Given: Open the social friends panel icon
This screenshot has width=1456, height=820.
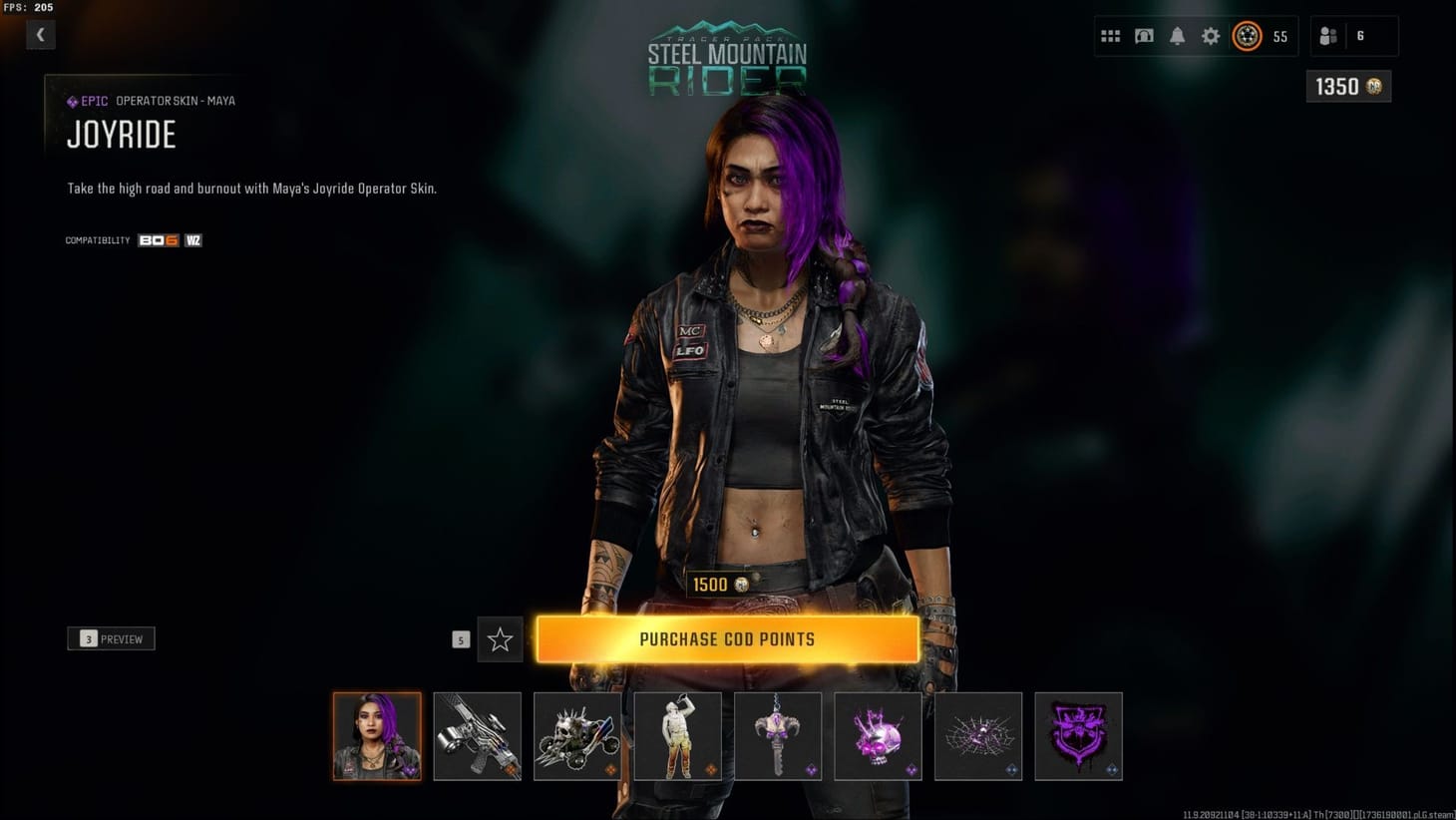Looking at the screenshot, I should (x=1326, y=35).
